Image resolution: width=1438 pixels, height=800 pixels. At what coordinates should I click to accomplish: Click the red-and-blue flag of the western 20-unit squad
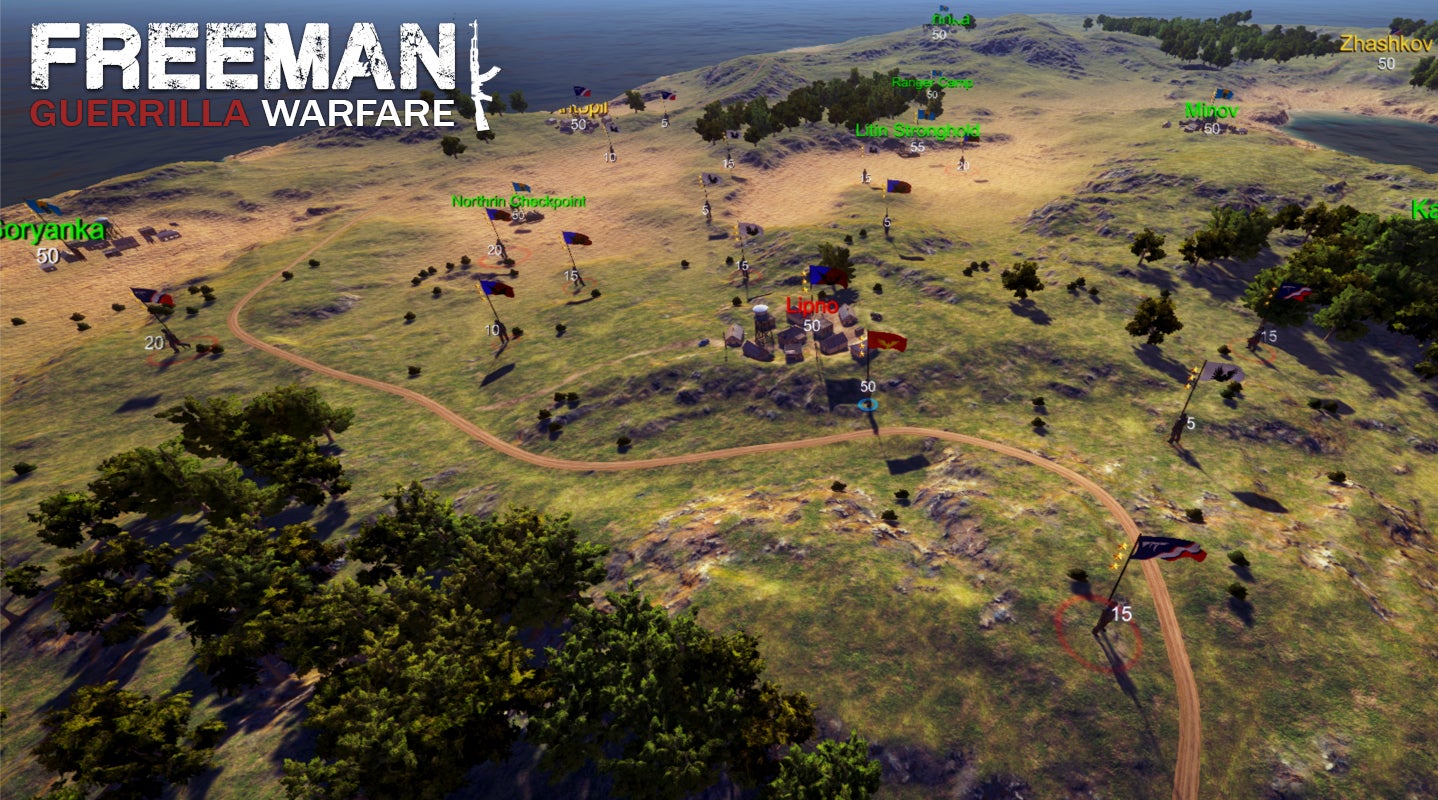(x=153, y=296)
